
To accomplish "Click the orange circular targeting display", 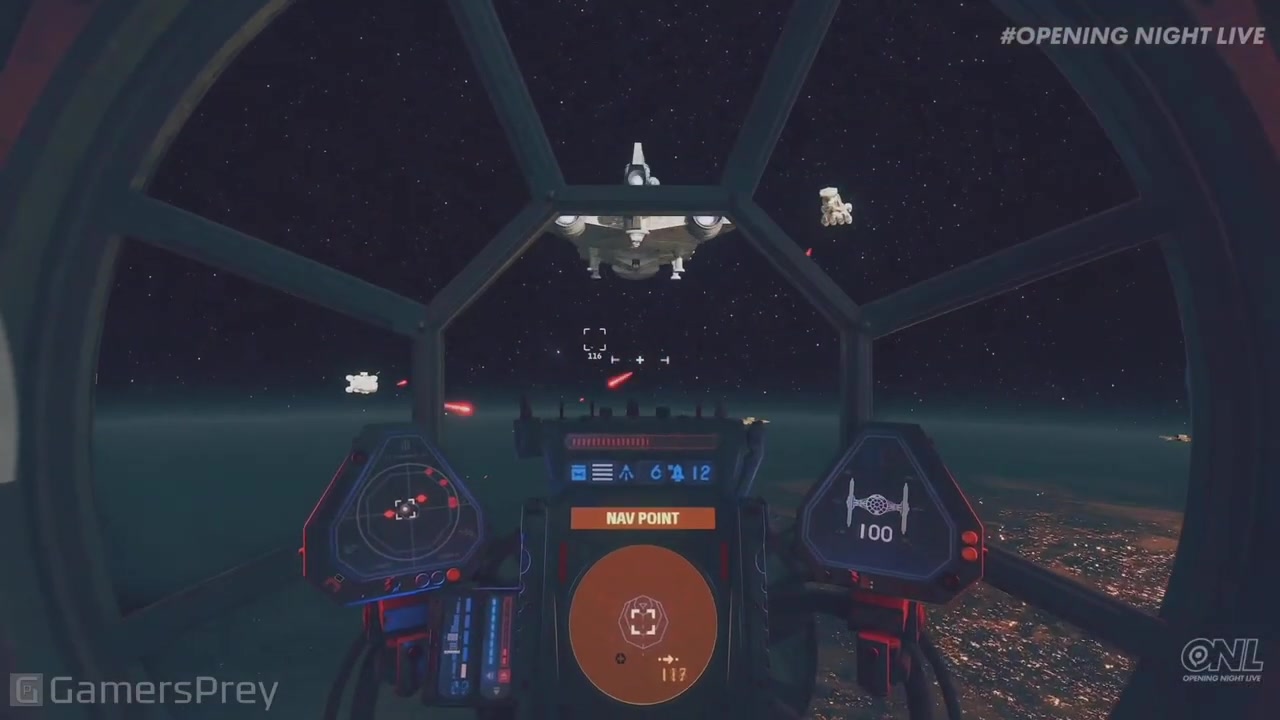I will (x=643, y=622).
